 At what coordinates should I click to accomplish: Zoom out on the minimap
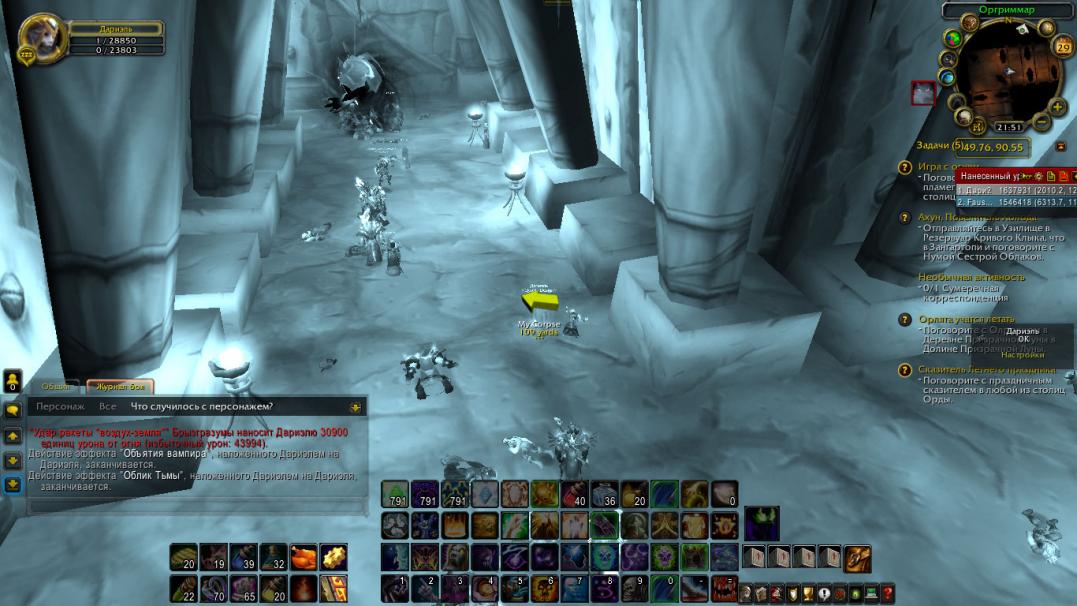coord(1042,123)
